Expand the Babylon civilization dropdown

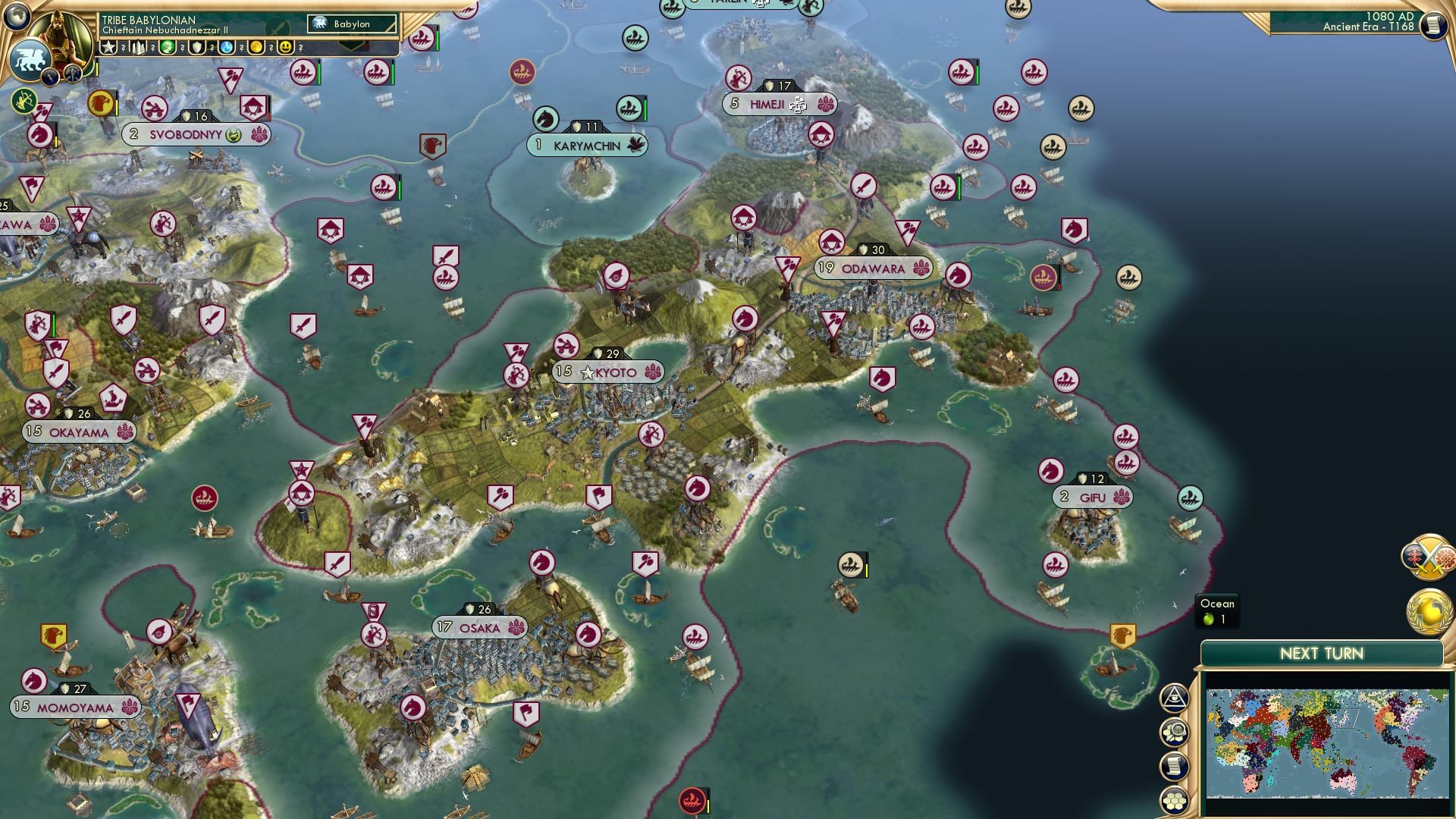pos(353,24)
